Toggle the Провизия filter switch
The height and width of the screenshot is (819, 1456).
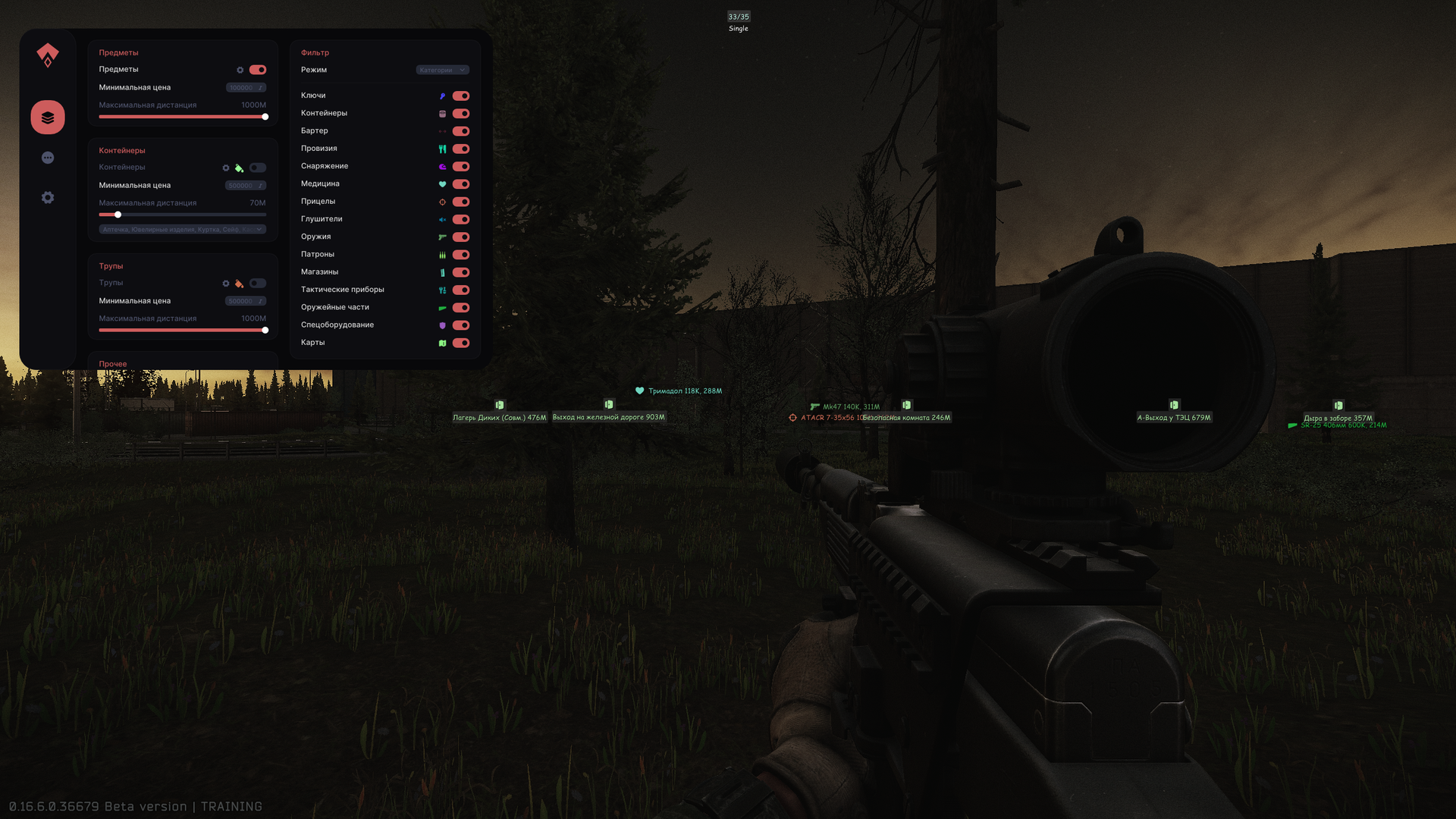tap(461, 149)
